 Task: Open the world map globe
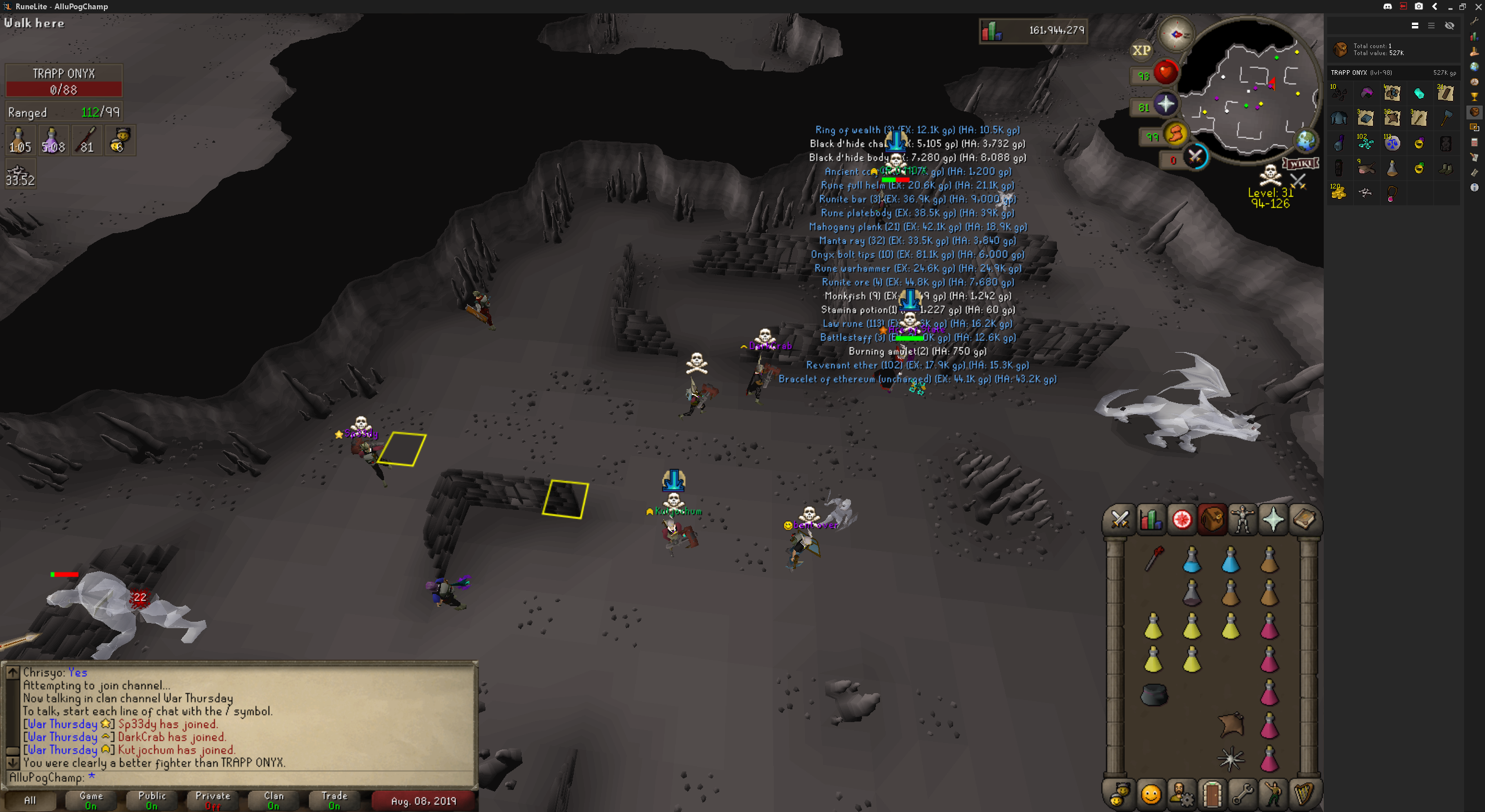[x=1306, y=141]
